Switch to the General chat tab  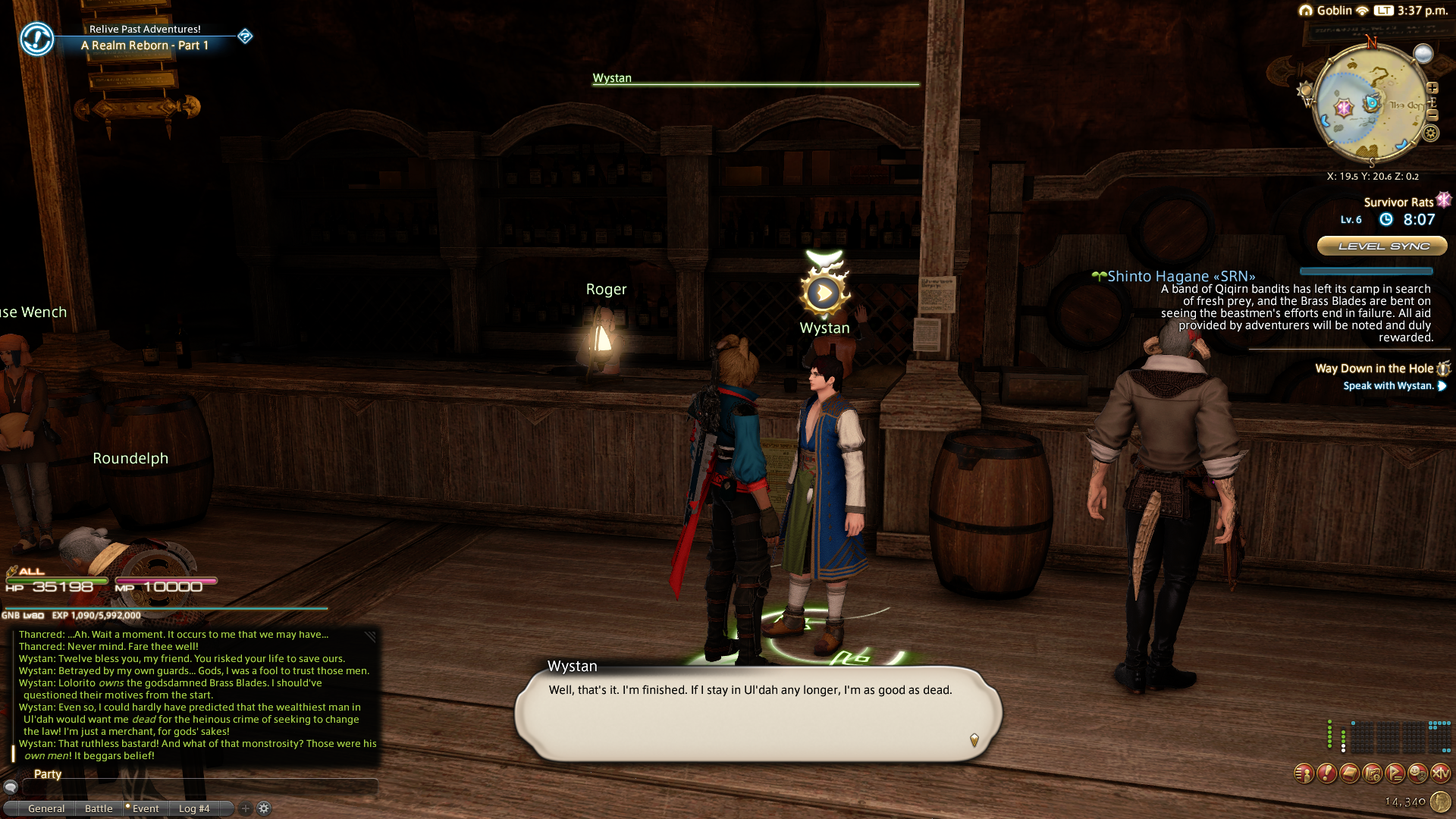46,808
